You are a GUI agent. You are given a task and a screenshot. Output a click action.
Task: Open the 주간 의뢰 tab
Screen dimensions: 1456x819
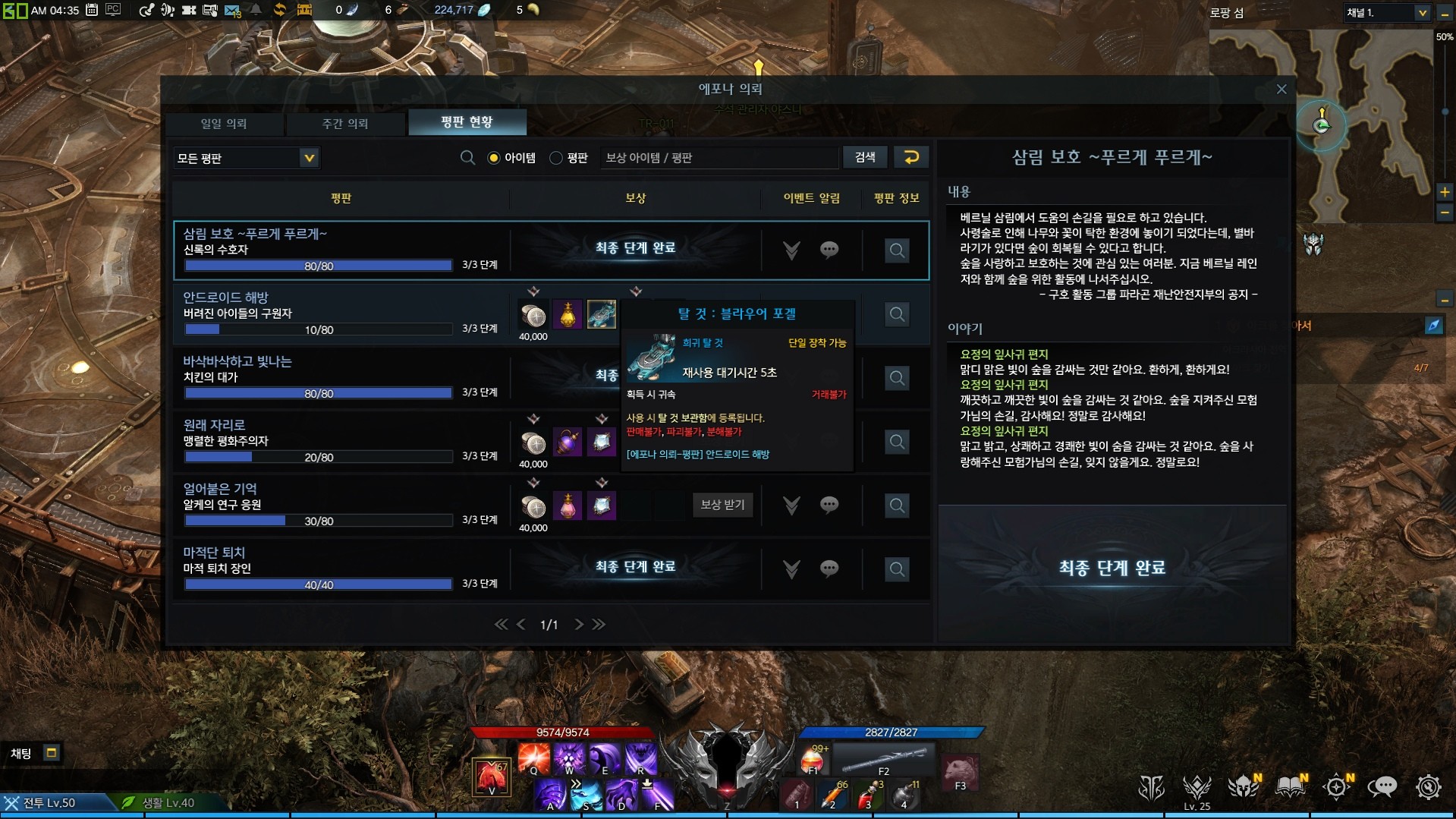click(x=345, y=124)
